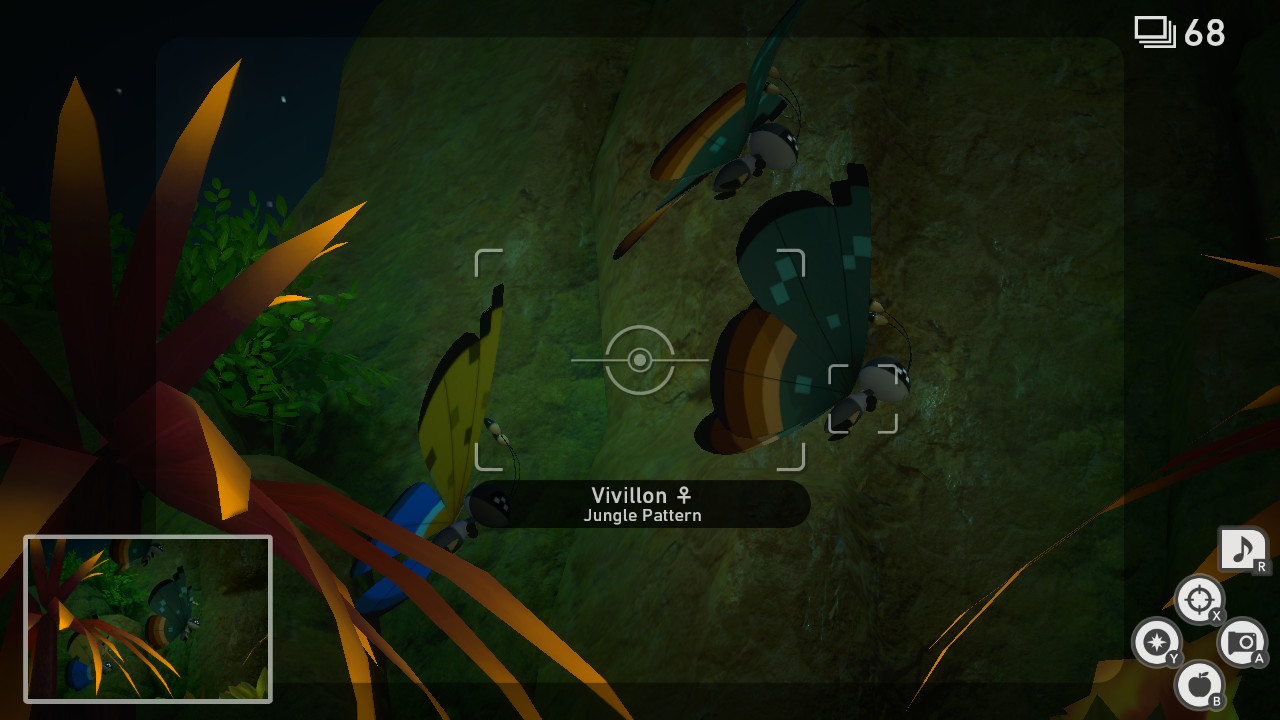This screenshot has height=720, width=1280.
Task: Click the Y button badge on the orb icon
Action: [1172, 655]
